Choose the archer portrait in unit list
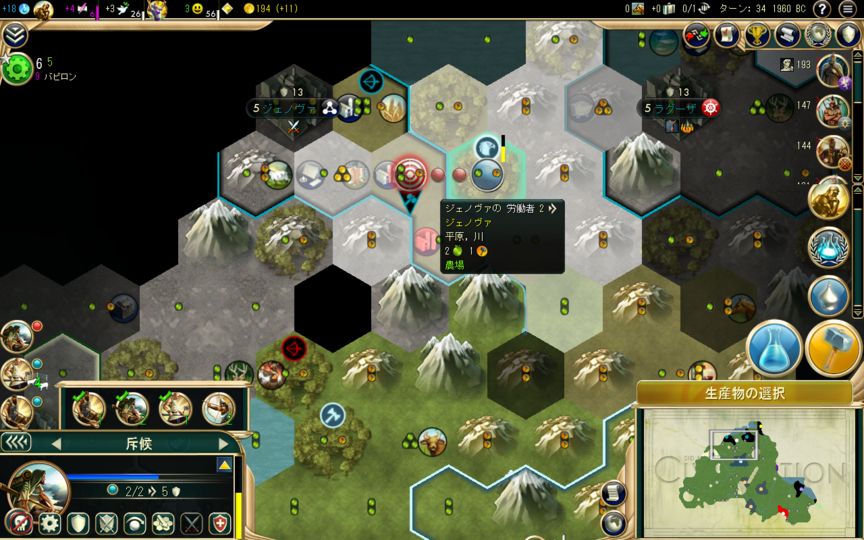Screen dimensions: 864x540 click(x=217, y=408)
